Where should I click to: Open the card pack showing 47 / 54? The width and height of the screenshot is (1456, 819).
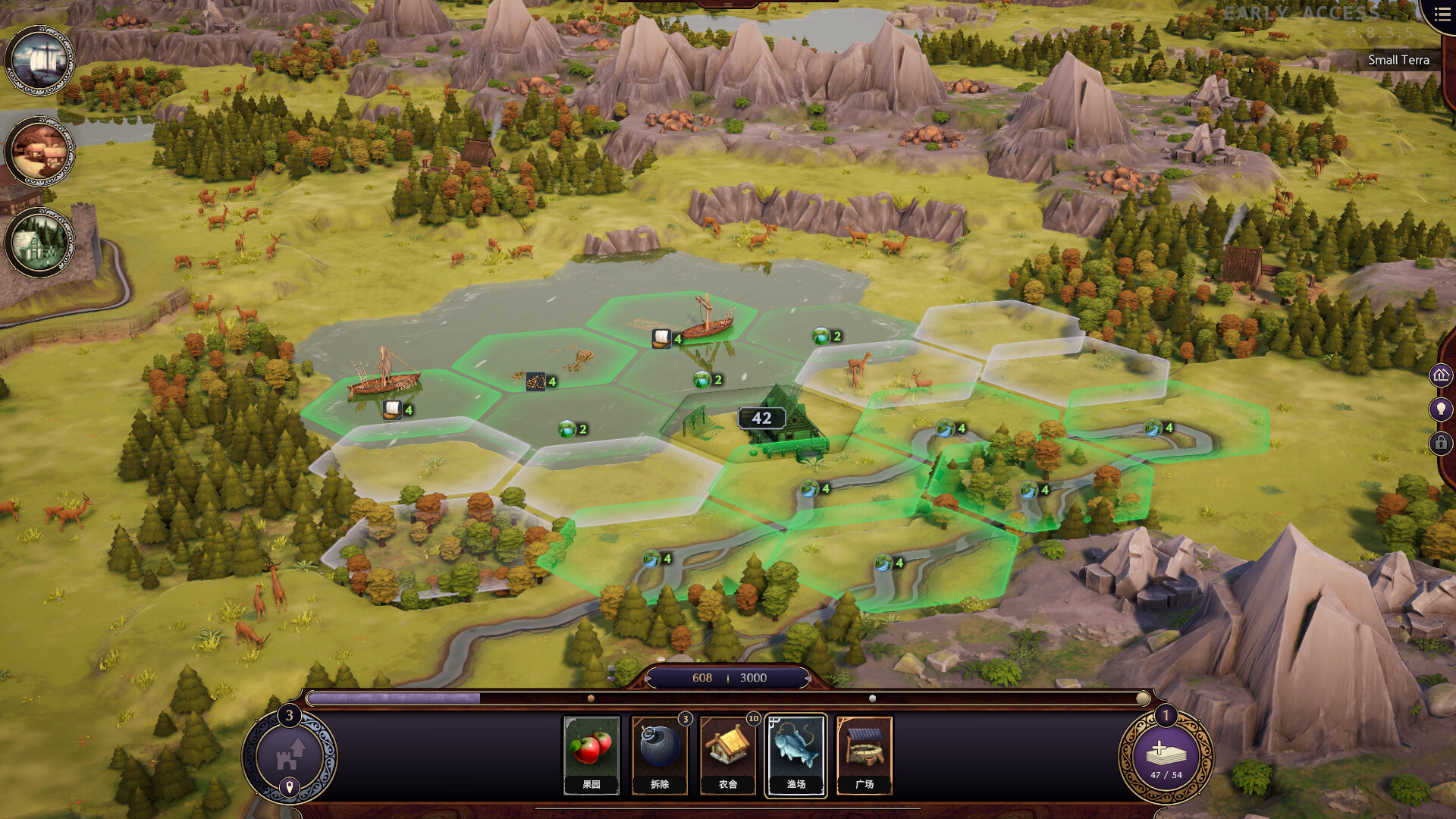[1166, 756]
